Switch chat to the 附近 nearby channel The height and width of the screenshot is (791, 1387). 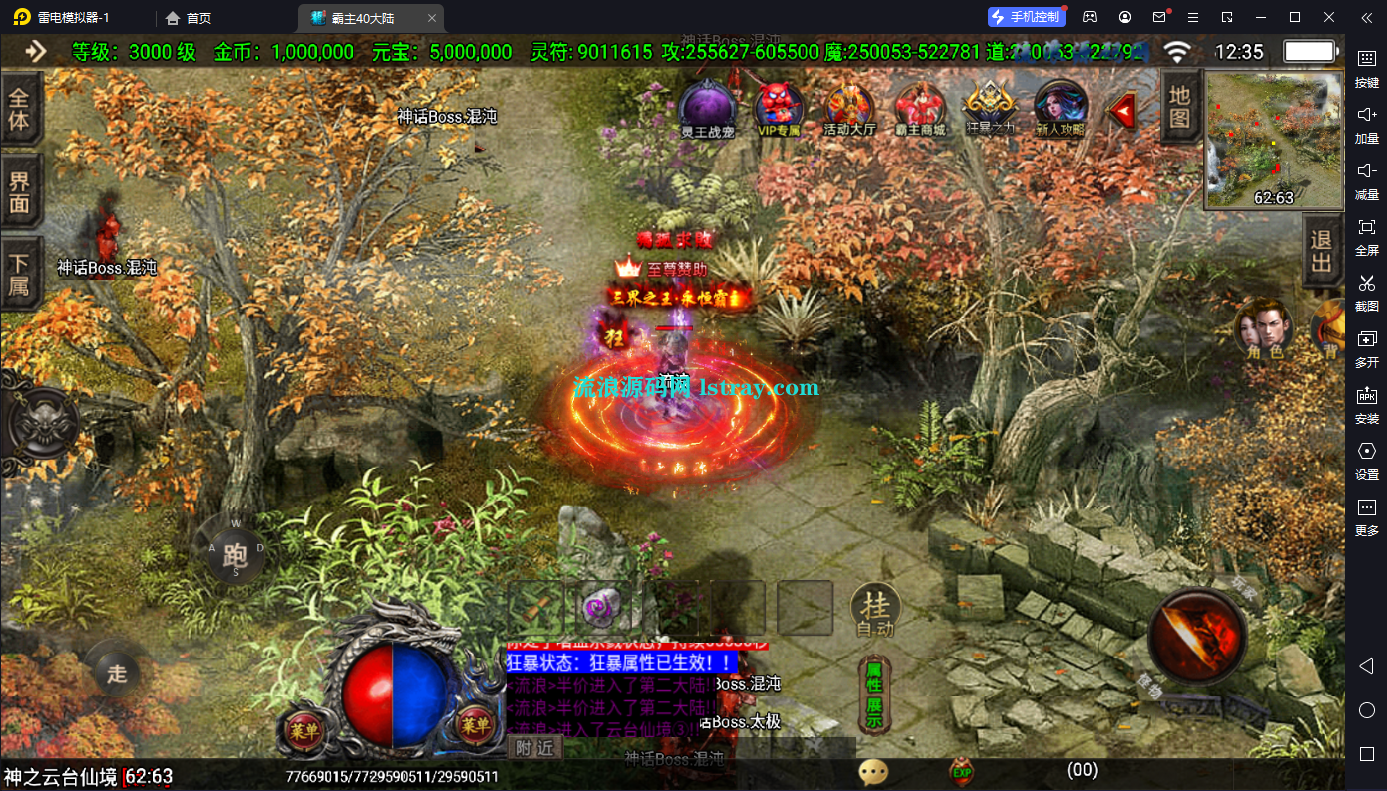click(535, 747)
